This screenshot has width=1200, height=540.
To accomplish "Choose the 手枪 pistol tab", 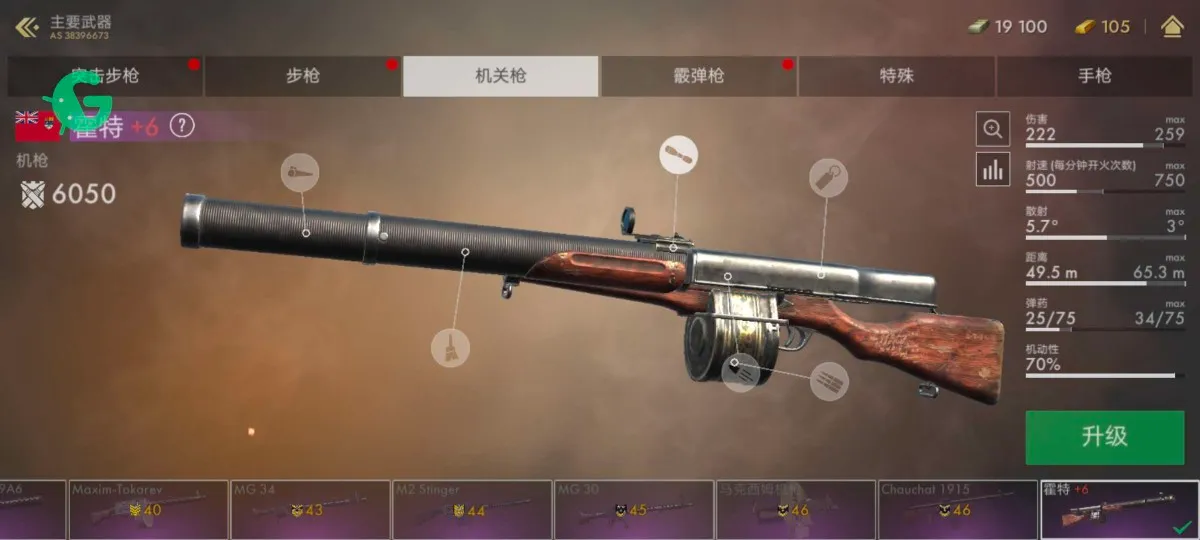I will pos(1094,76).
